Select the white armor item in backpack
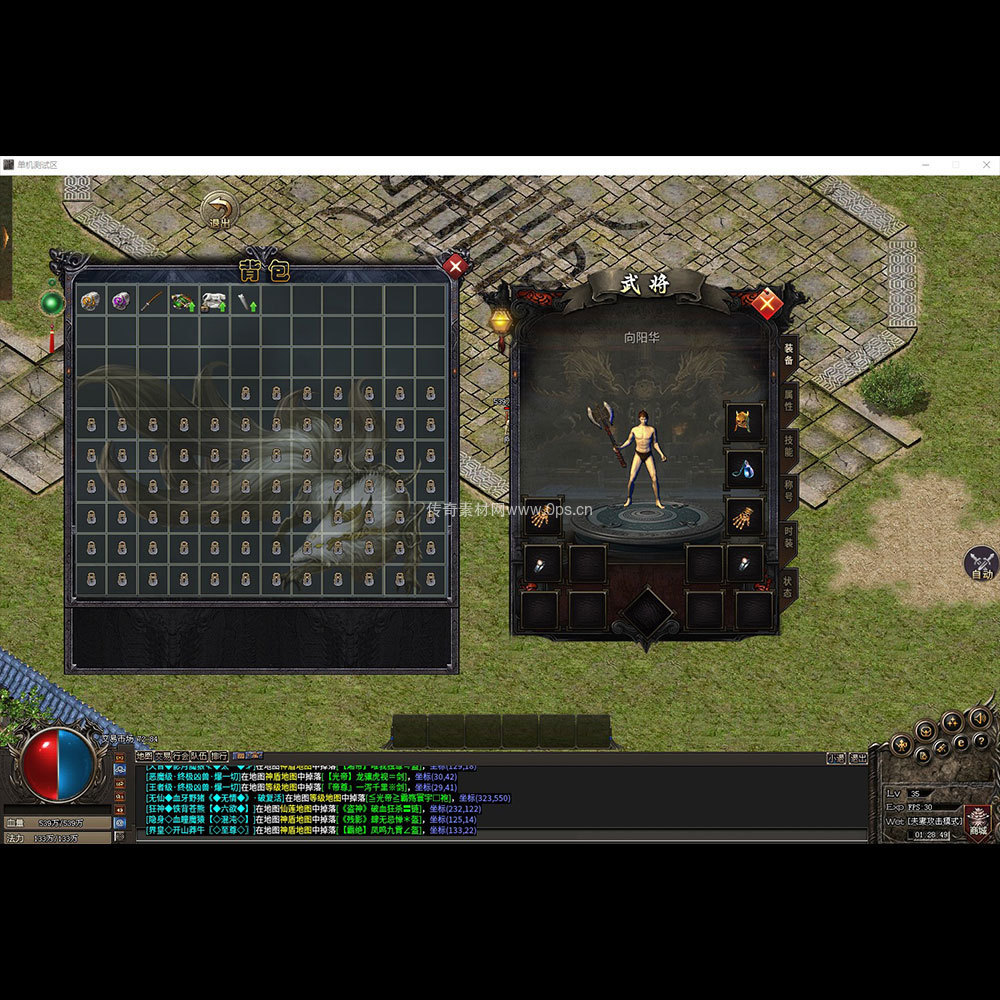The image size is (1000, 1000). click(214, 300)
